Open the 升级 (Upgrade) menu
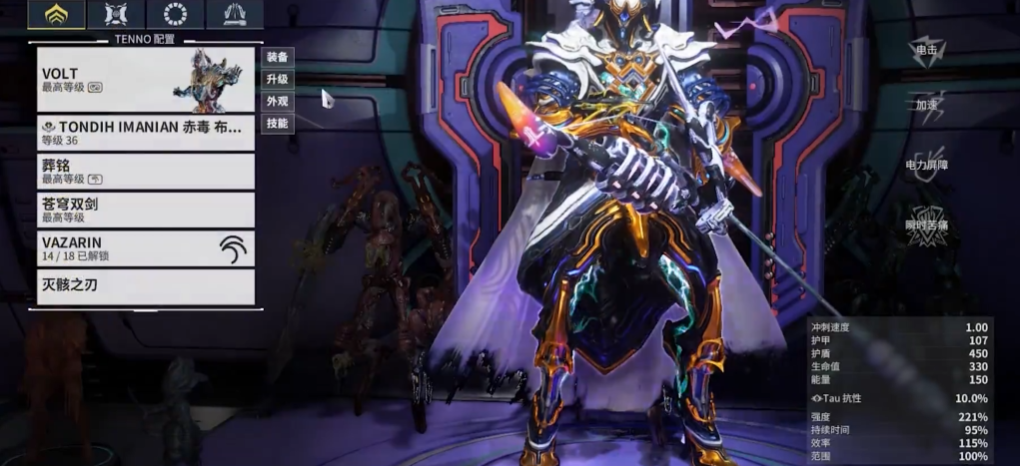The width and height of the screenshot is (1020, 466). 277,79
